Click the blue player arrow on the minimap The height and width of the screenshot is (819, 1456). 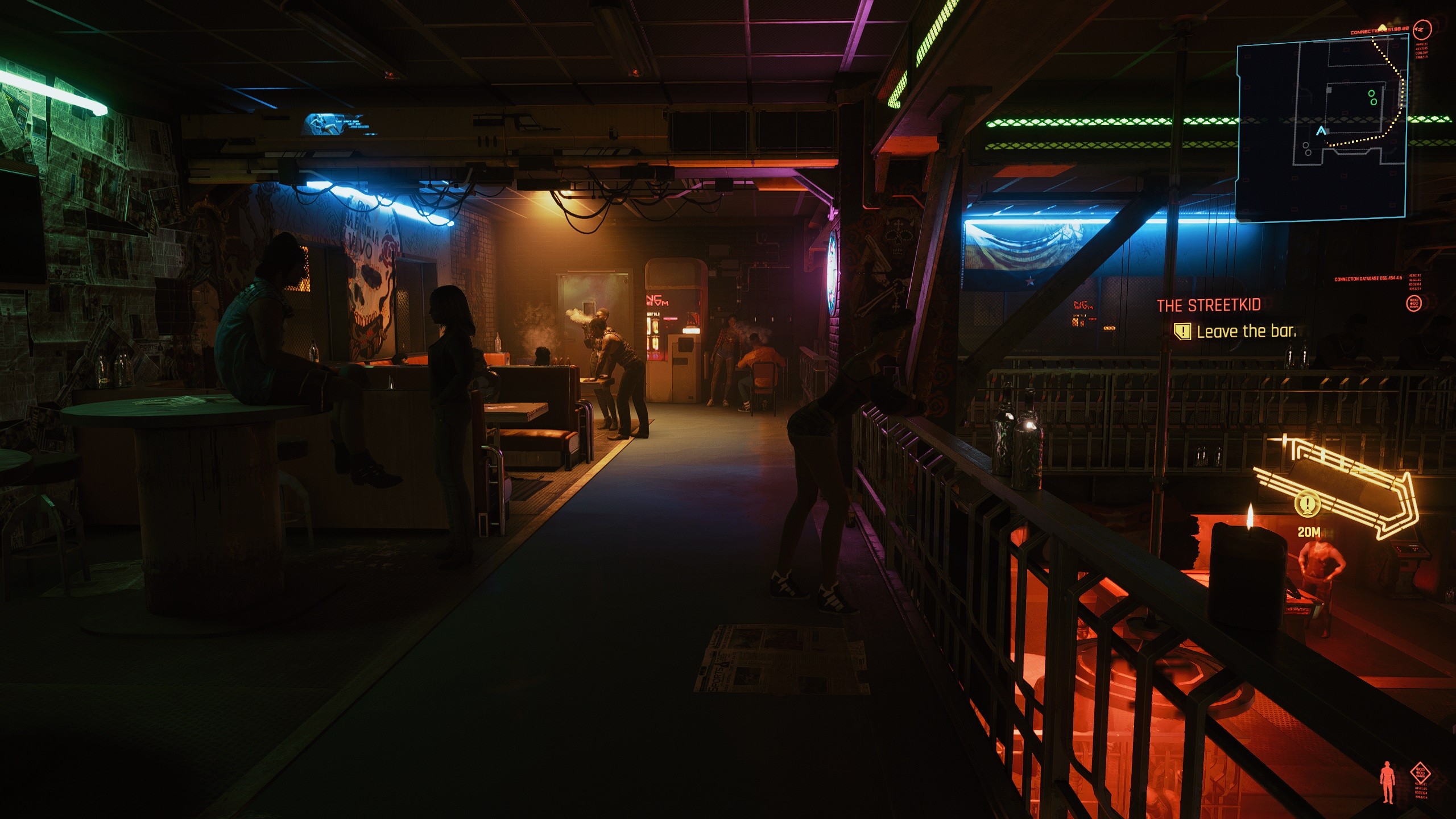[1321, 130]
